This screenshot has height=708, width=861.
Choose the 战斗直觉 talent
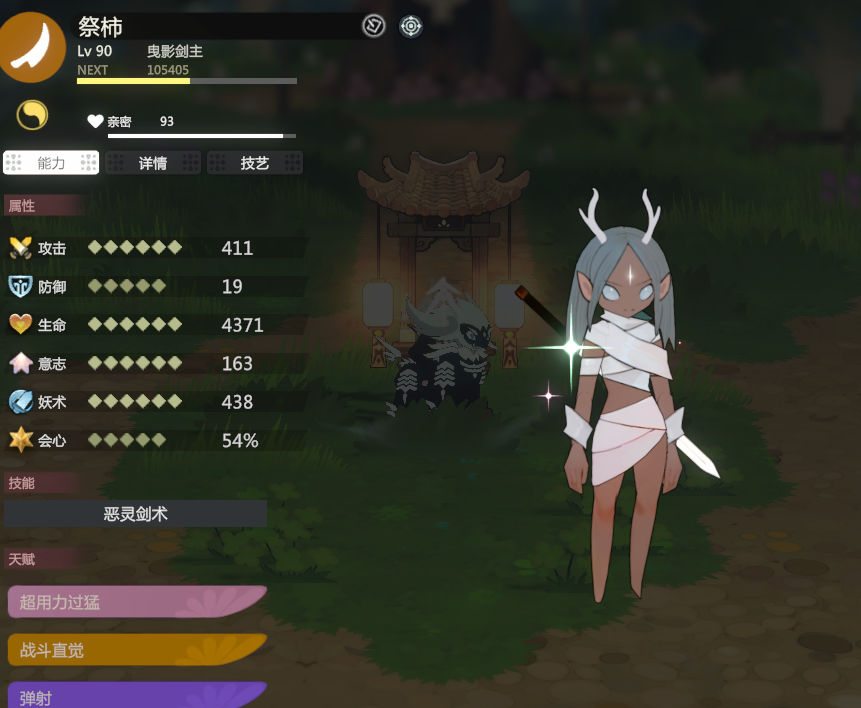point(136,650)
